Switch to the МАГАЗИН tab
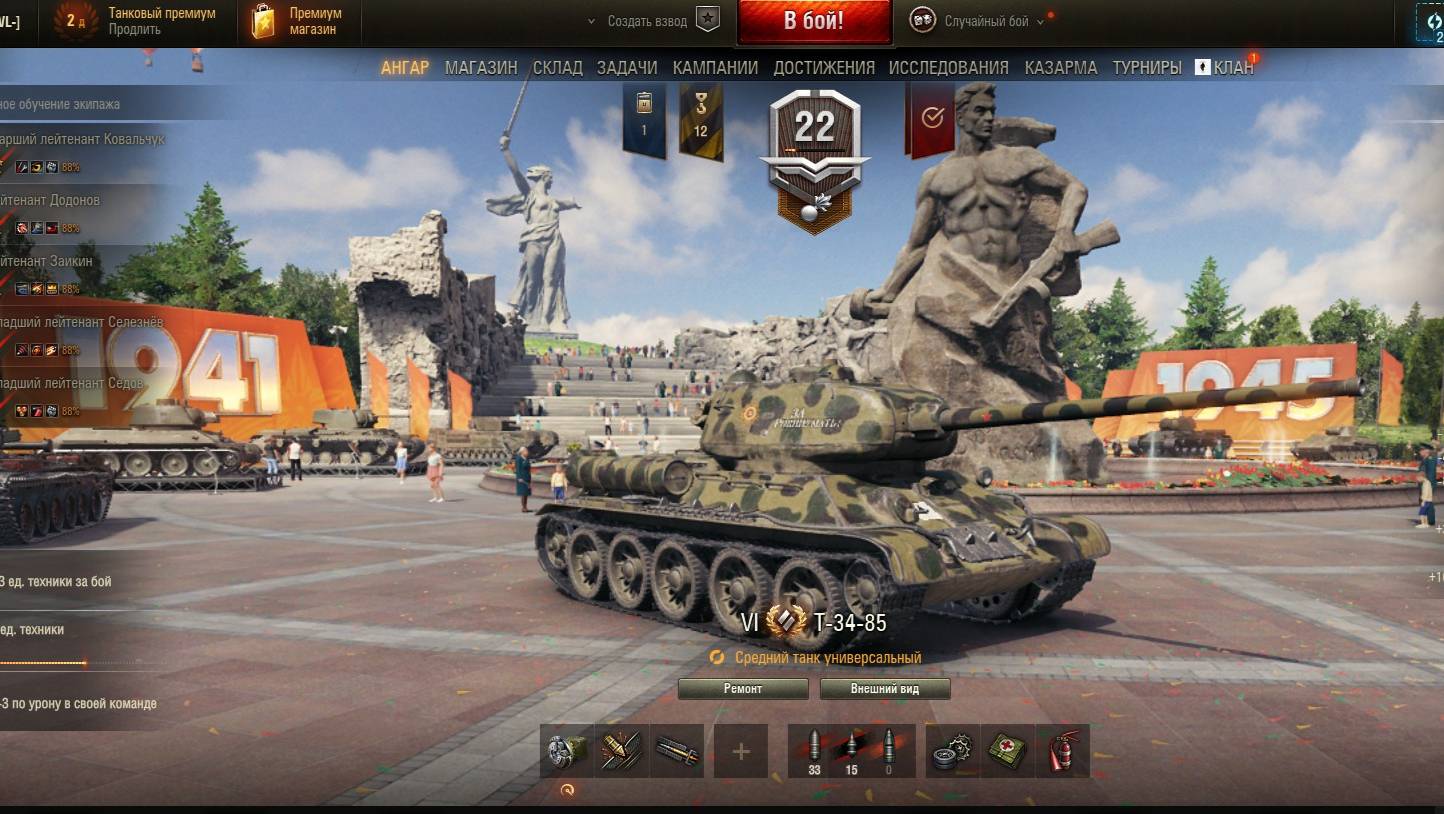 (481, 68)
